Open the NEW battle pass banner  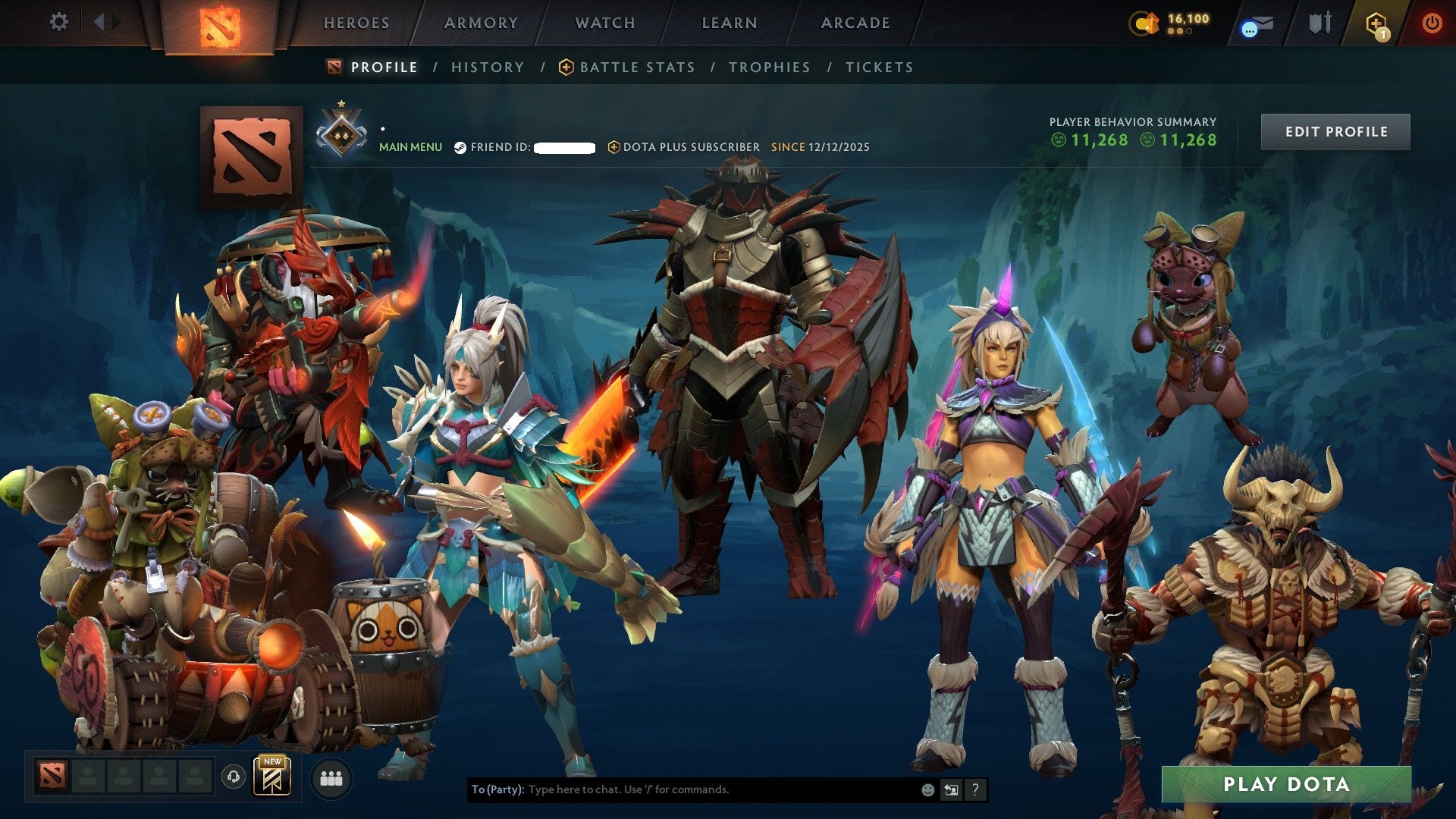click(x=272, y=775)
